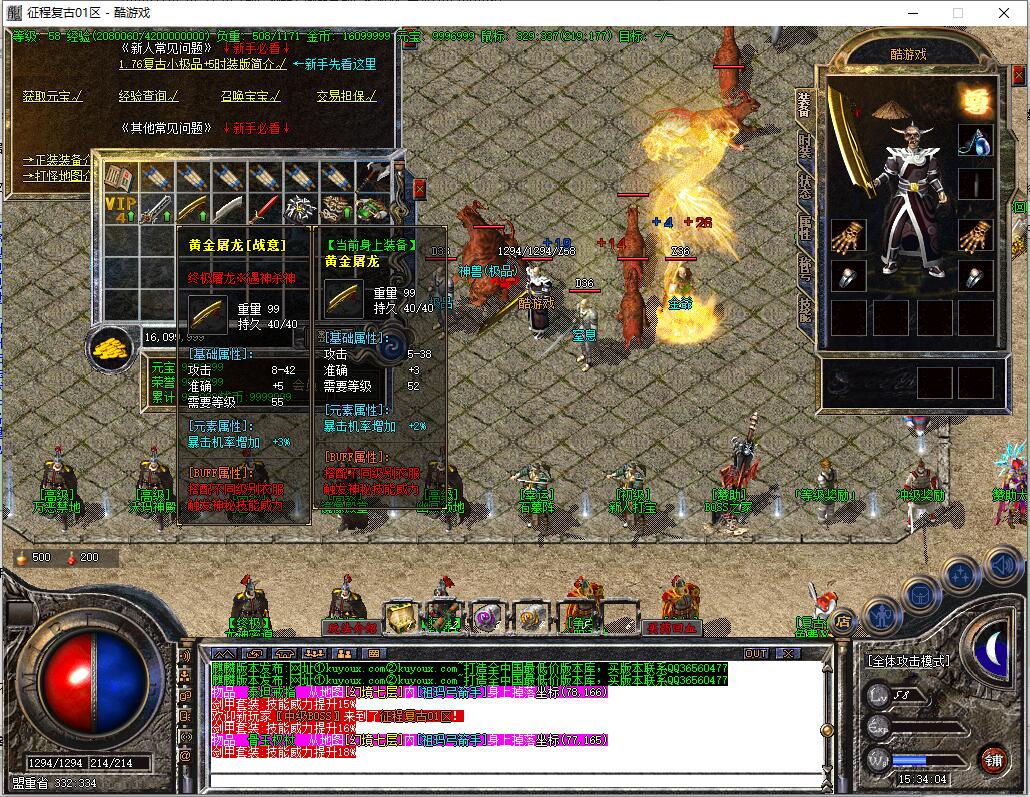Select the red sword in the bag
1030x797 pixels.
click(264, 209)
